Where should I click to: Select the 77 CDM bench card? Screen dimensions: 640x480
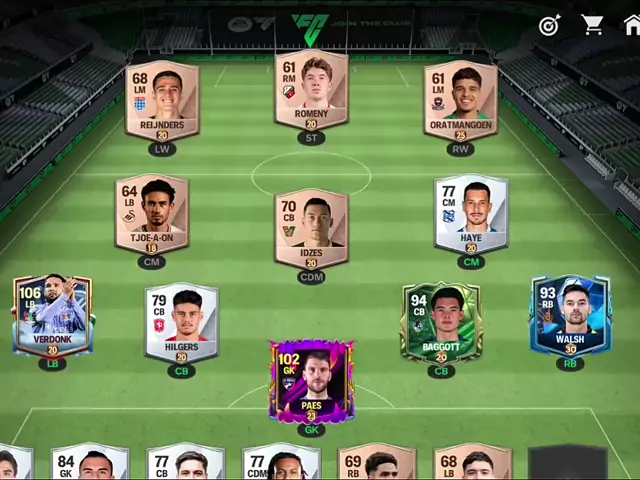[x=281, y=464]
